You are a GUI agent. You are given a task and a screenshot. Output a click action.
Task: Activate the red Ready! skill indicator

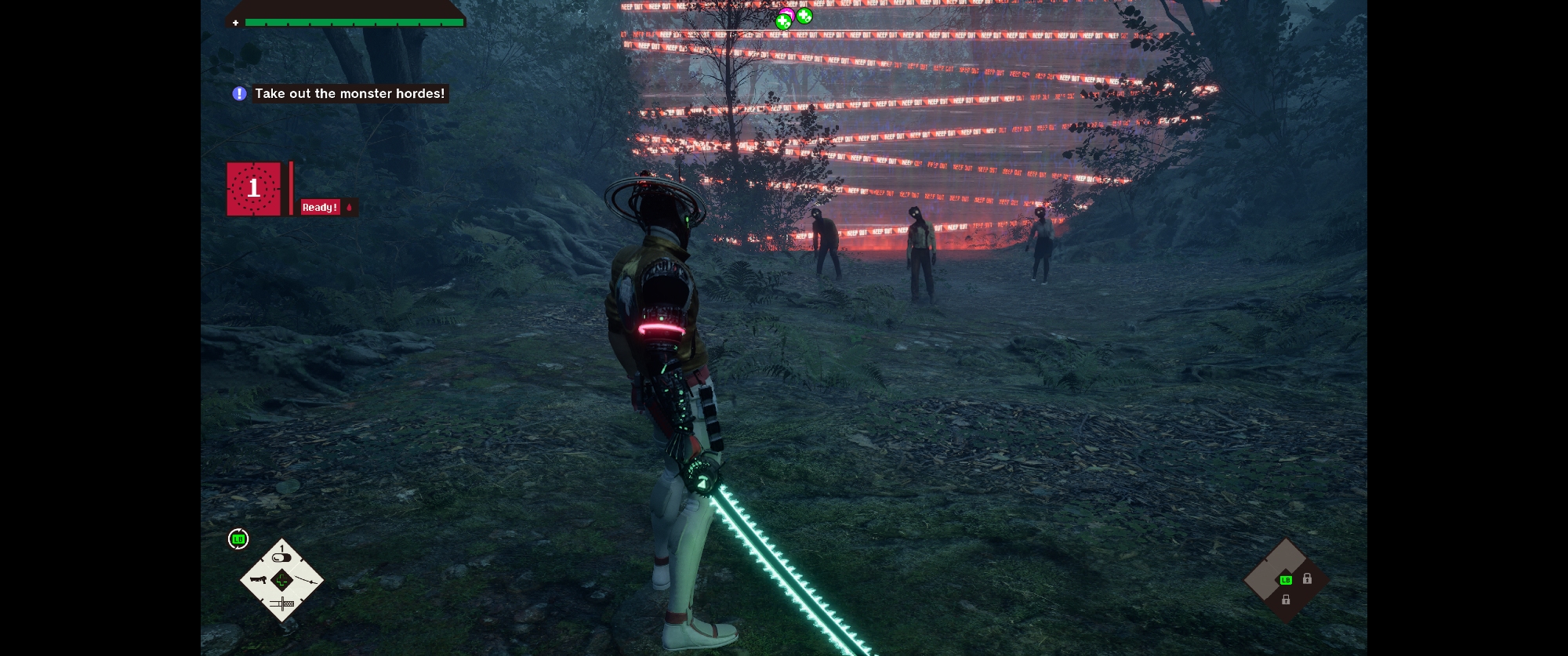[320, 207]
